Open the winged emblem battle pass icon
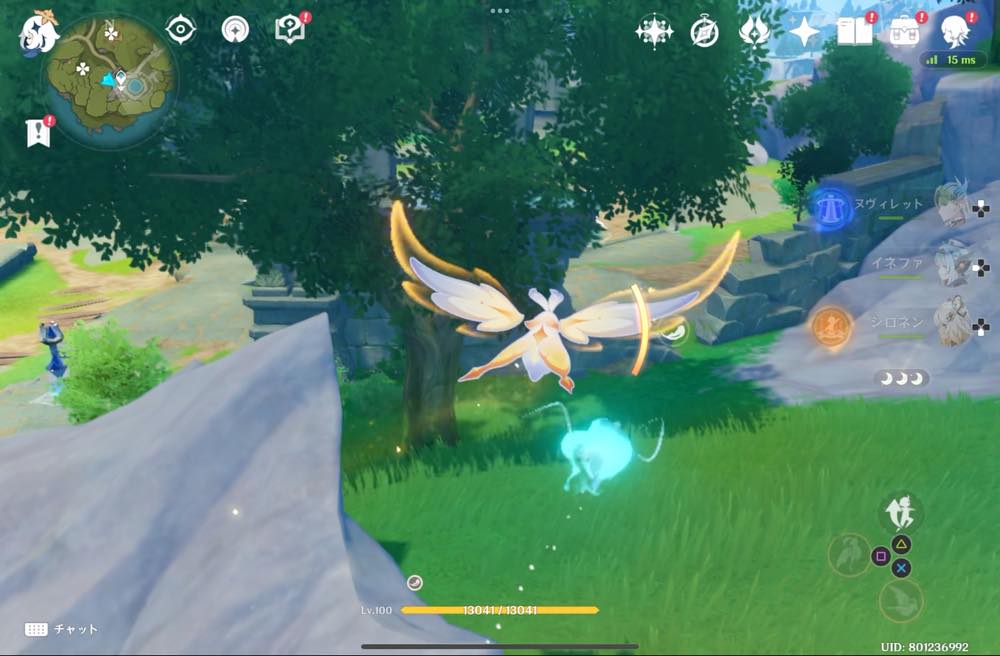Image resolution: width=1000 pixels, height=656 pixels. [753, 32]
